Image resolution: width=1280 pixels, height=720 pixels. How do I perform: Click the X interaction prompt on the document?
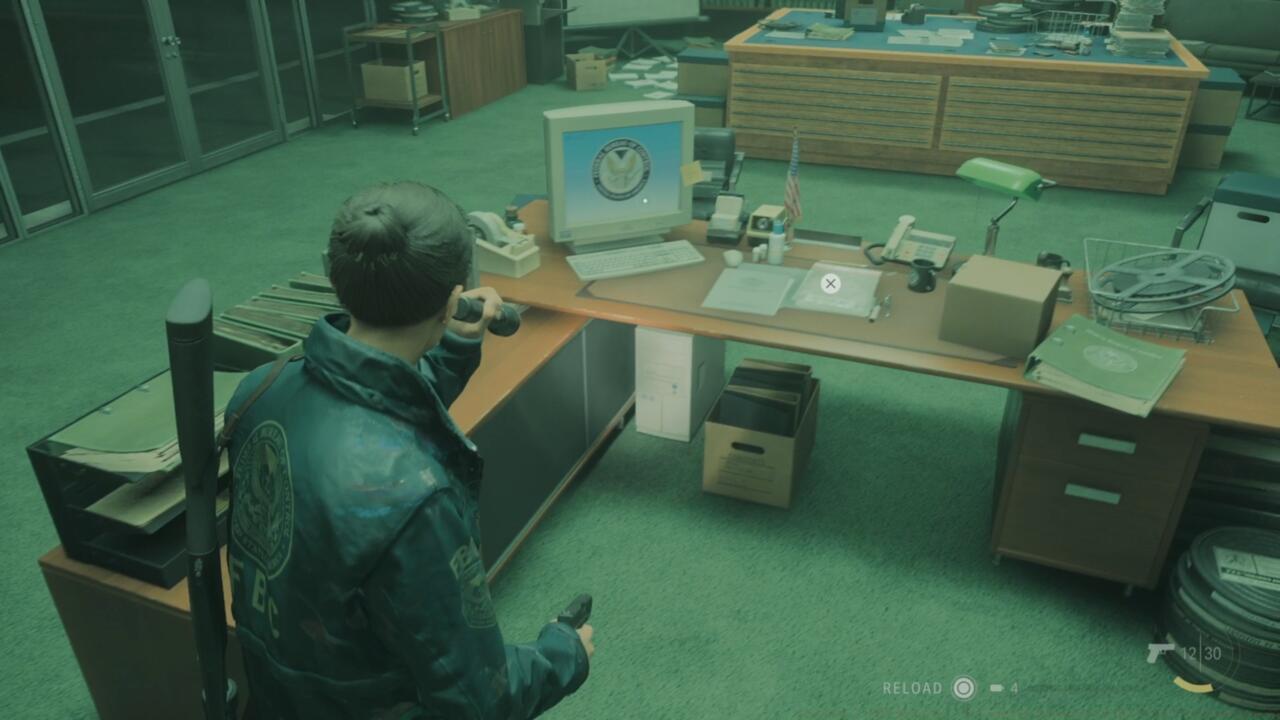(x=830, y=283)
